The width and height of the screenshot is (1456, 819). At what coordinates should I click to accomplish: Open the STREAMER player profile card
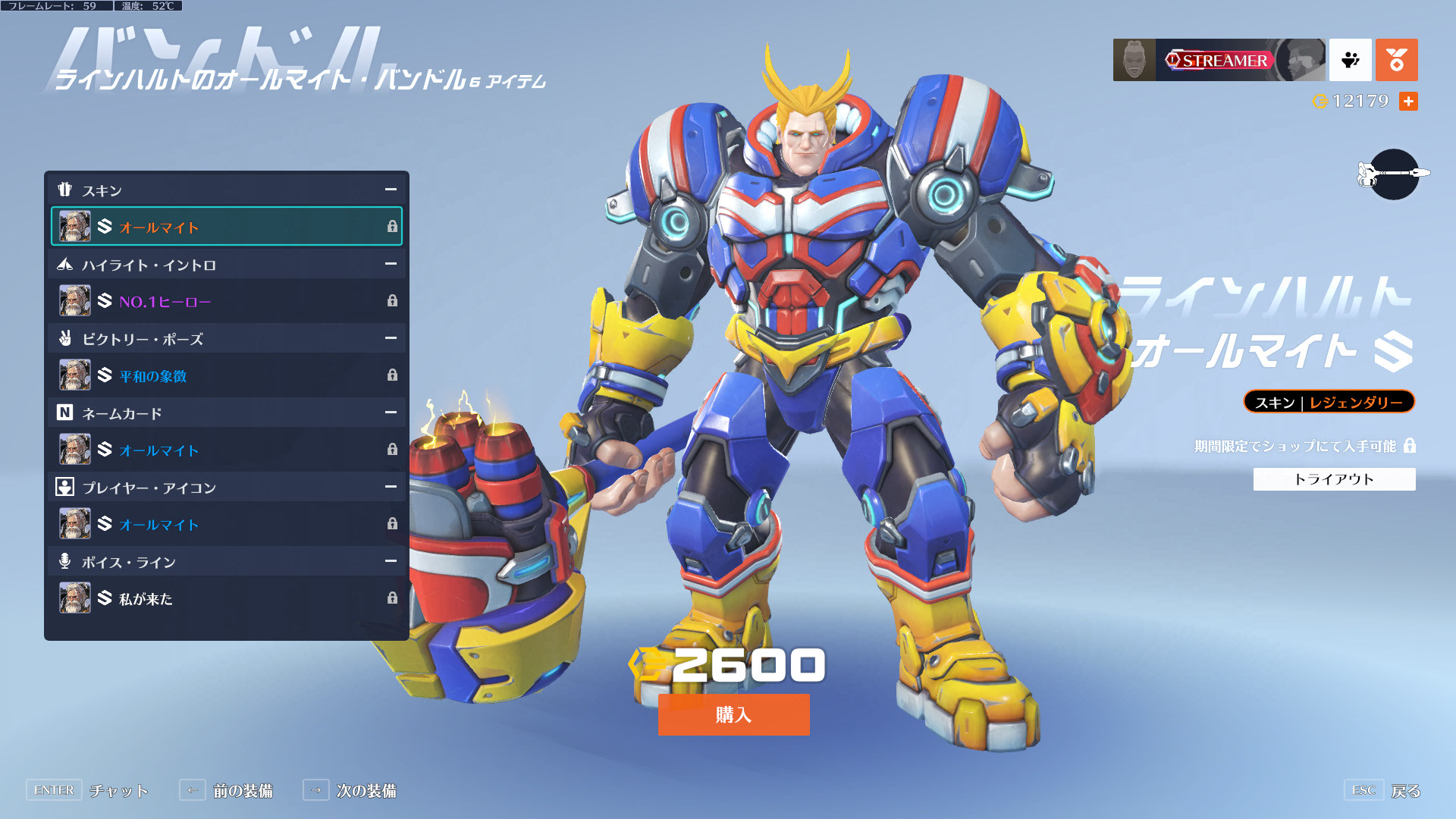click(1219, 60)
